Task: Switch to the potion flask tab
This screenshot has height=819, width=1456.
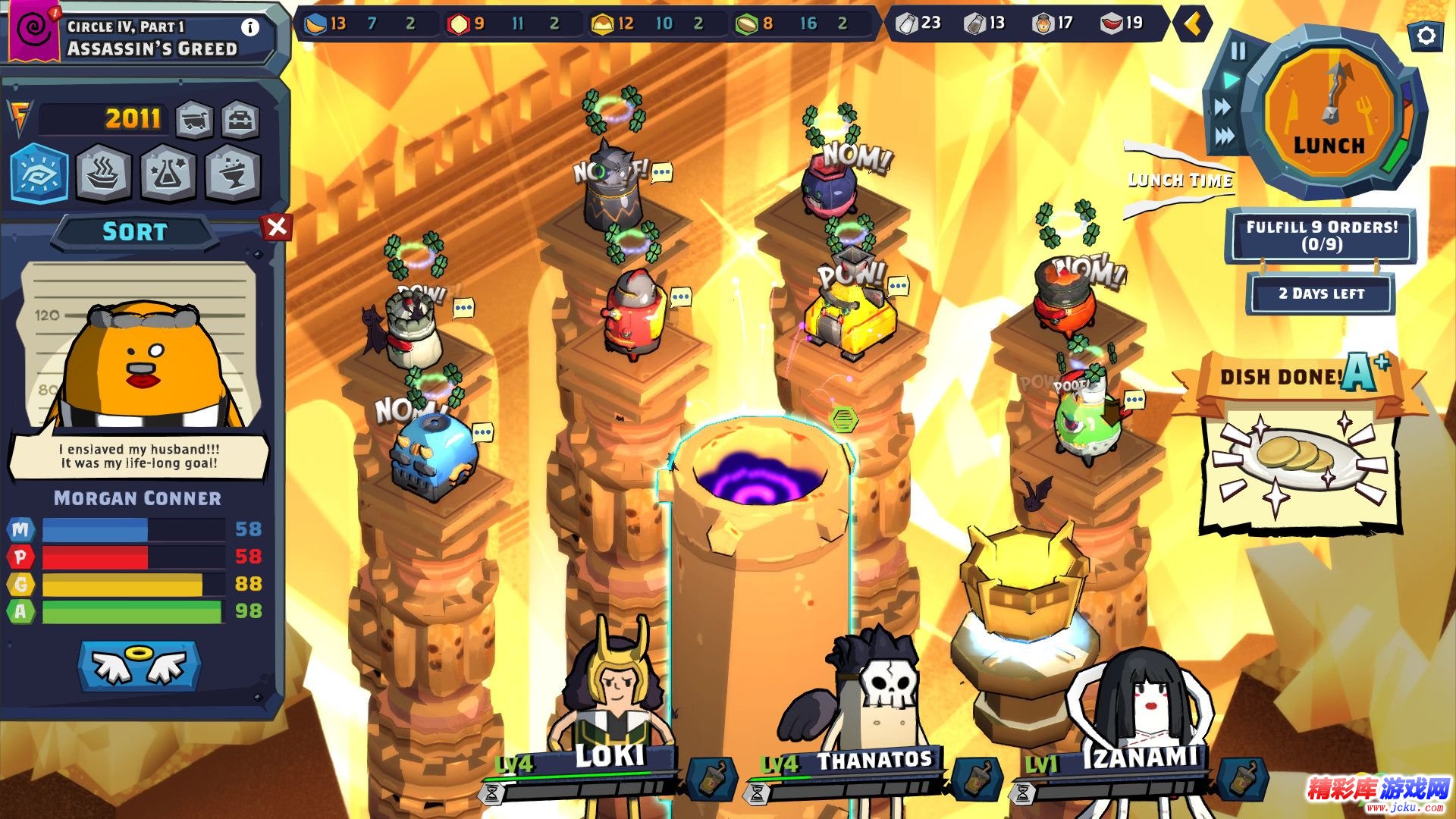Action: pos(168,174)
